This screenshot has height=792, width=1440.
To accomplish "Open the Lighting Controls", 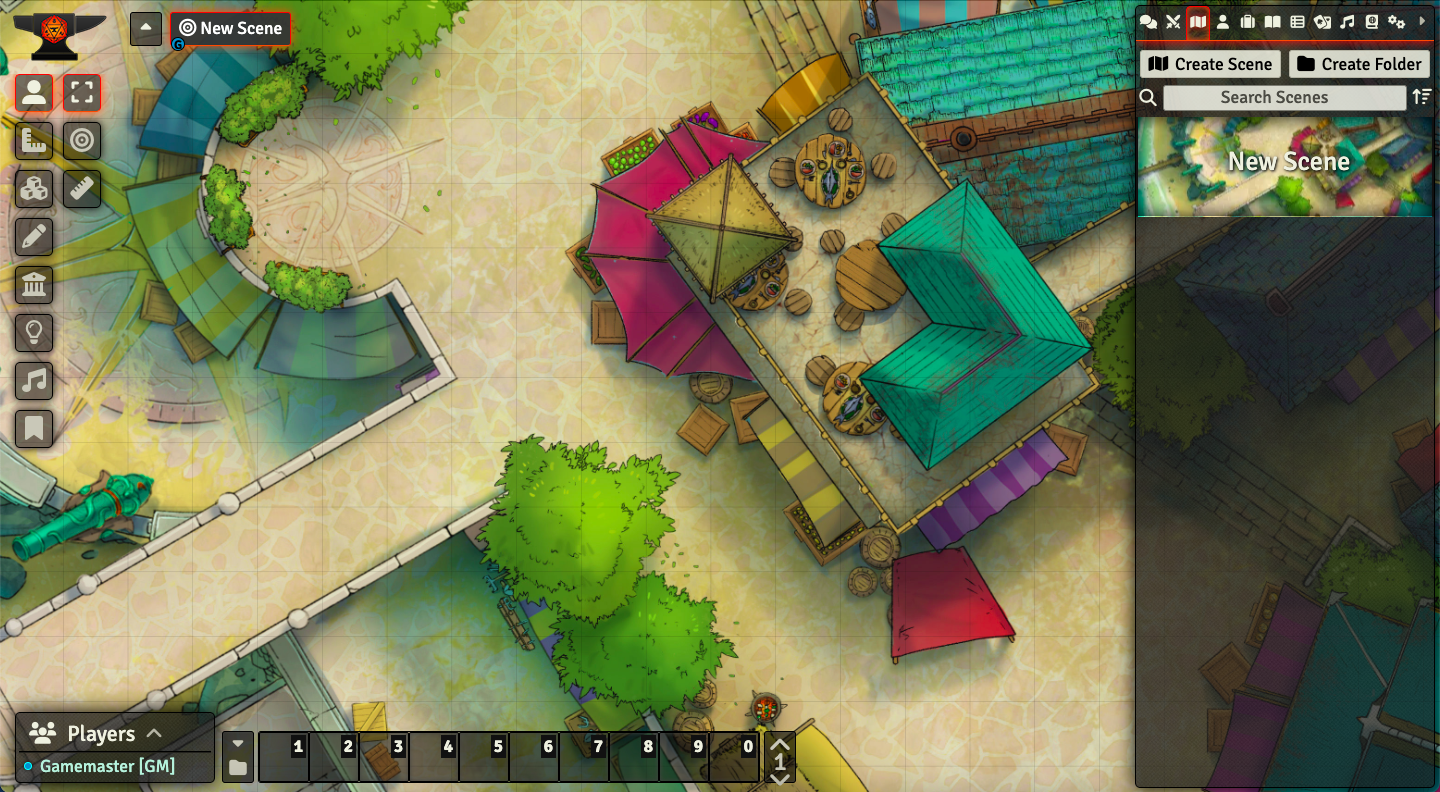I will (x=34, y=333).
